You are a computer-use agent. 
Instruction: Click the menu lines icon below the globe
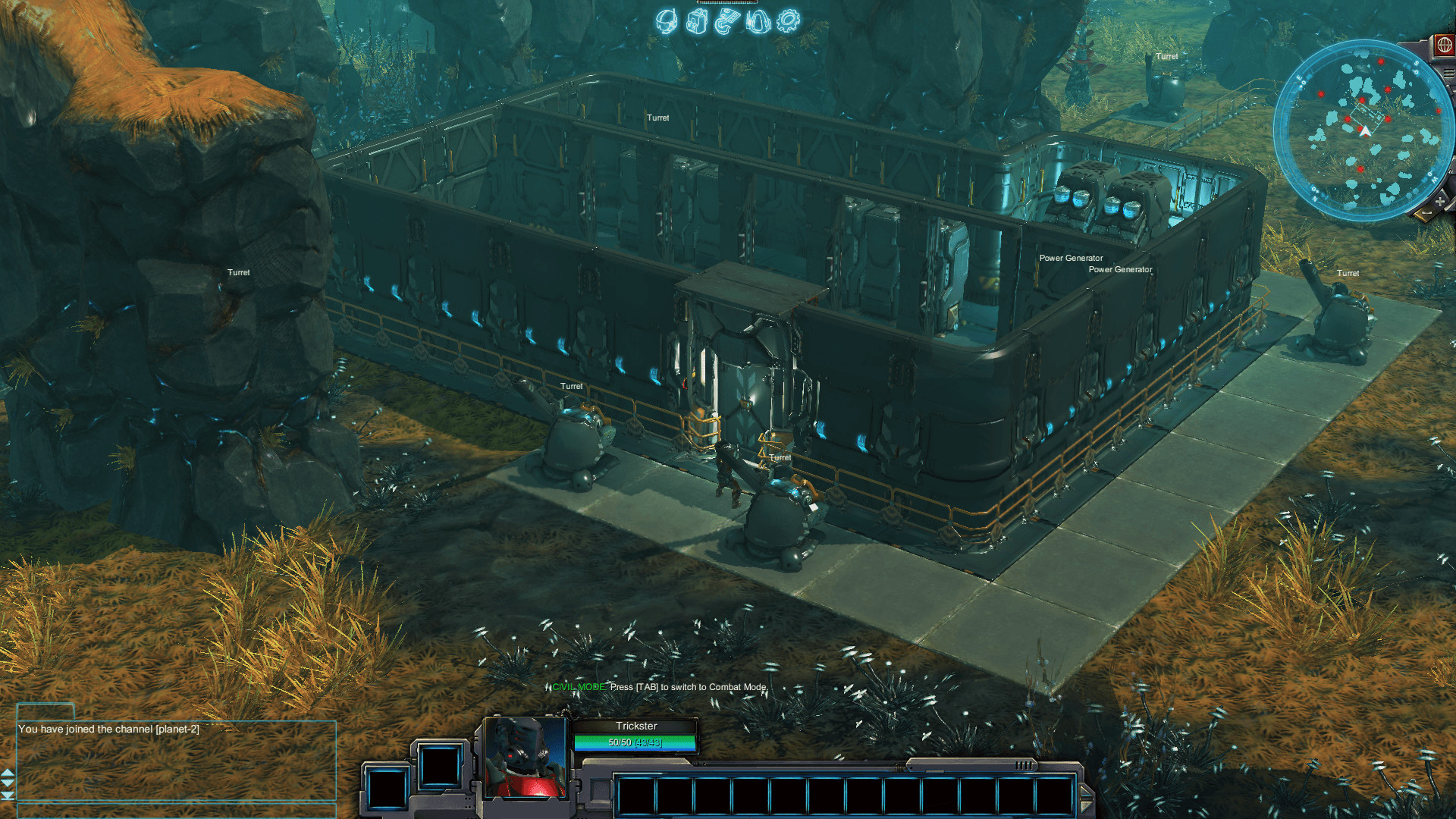tap(1448, 72)
